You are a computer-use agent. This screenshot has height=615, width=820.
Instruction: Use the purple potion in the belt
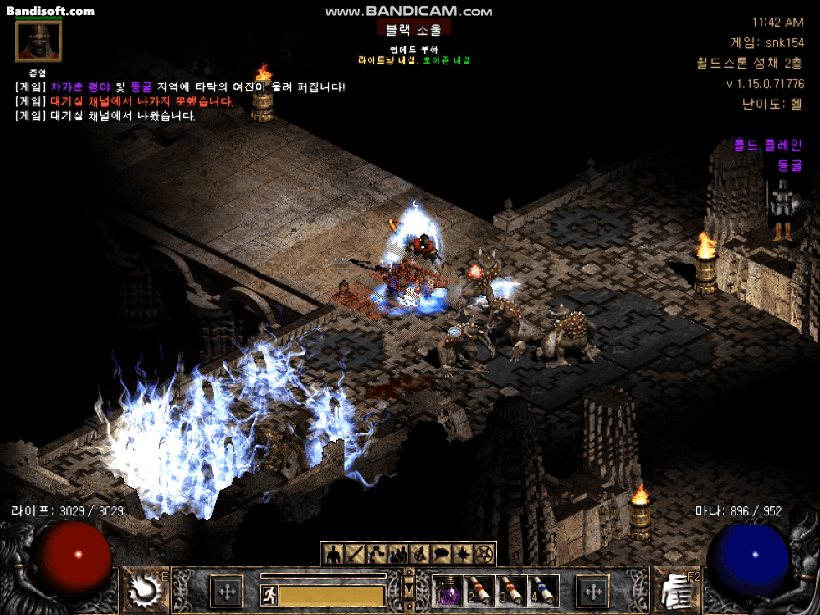click(449, 591)
